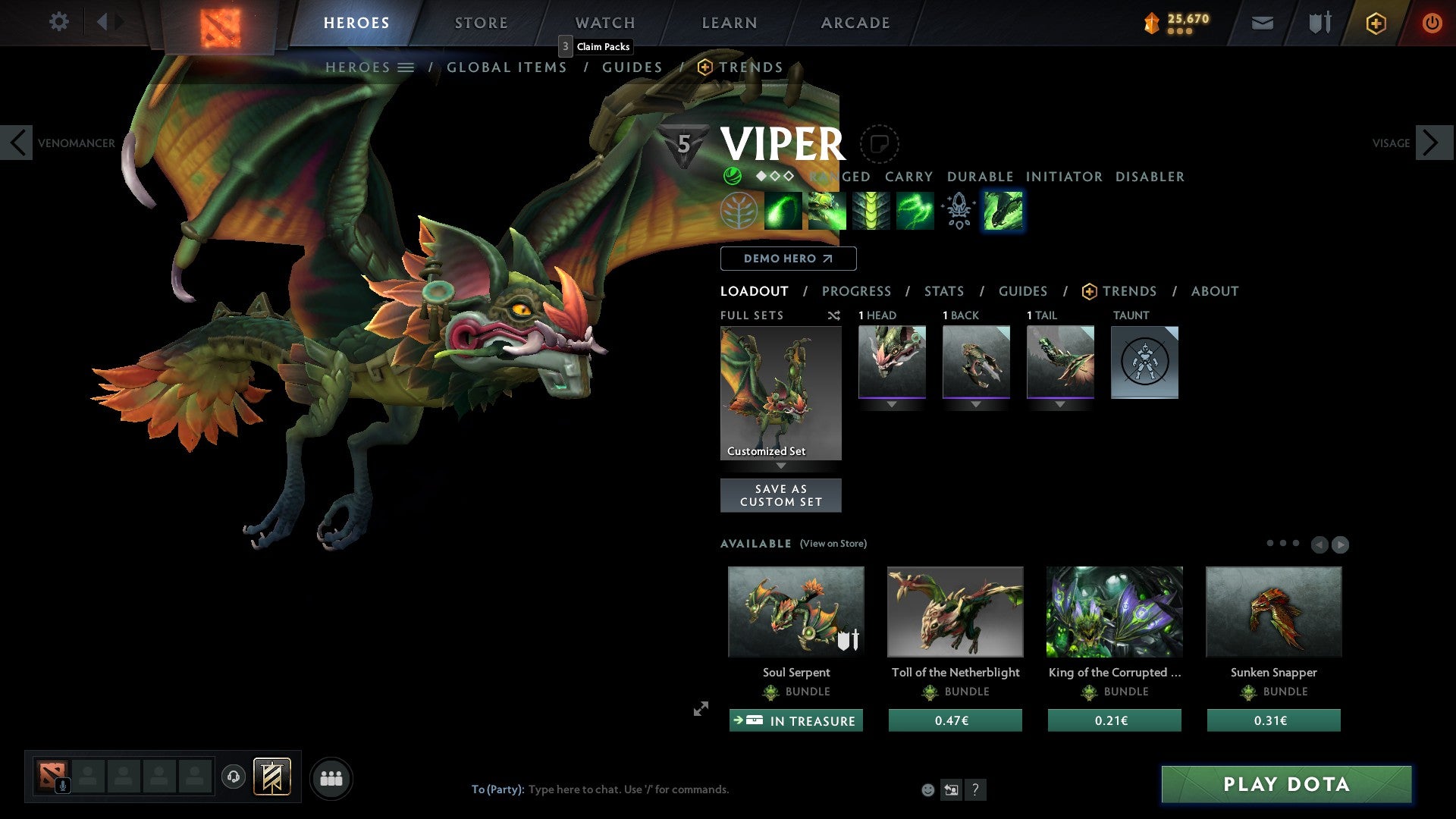Open the Learn section
Image resolution: width=1456 pixels, height=819 pixels.
[729, 23]
